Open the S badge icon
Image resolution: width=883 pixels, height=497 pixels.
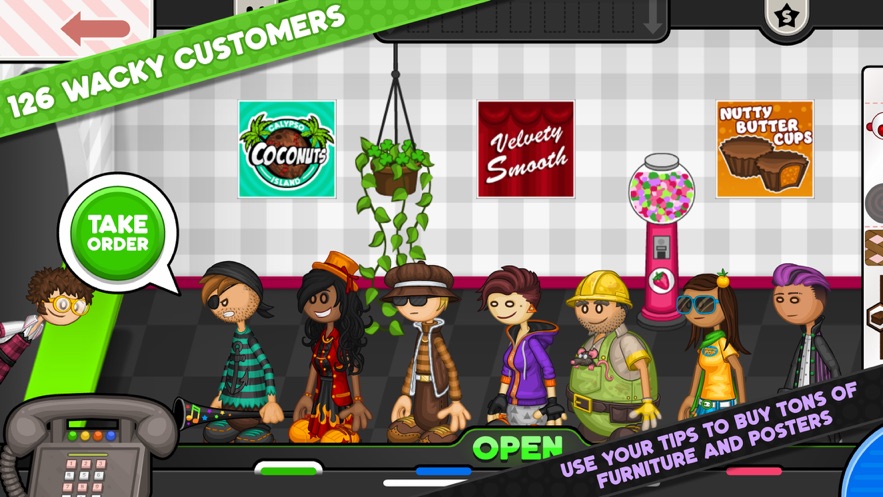click(786, 17)
